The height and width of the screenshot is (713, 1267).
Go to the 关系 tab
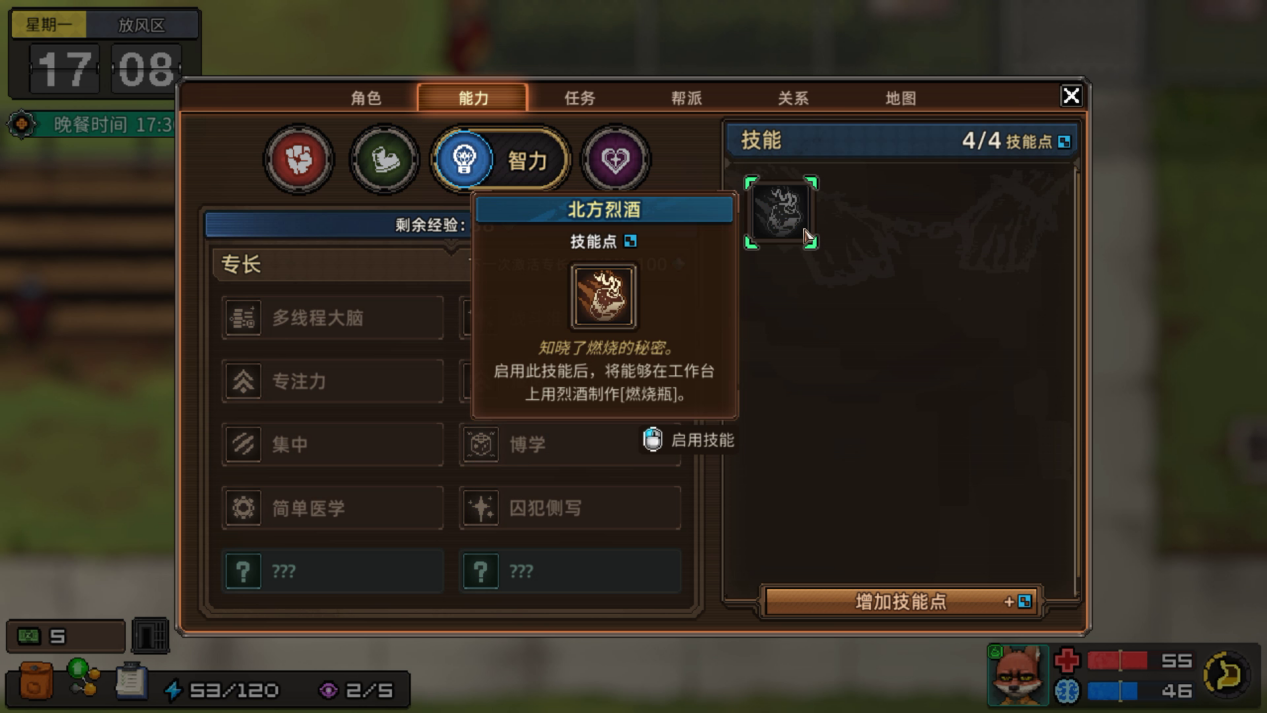pos(793,98)
